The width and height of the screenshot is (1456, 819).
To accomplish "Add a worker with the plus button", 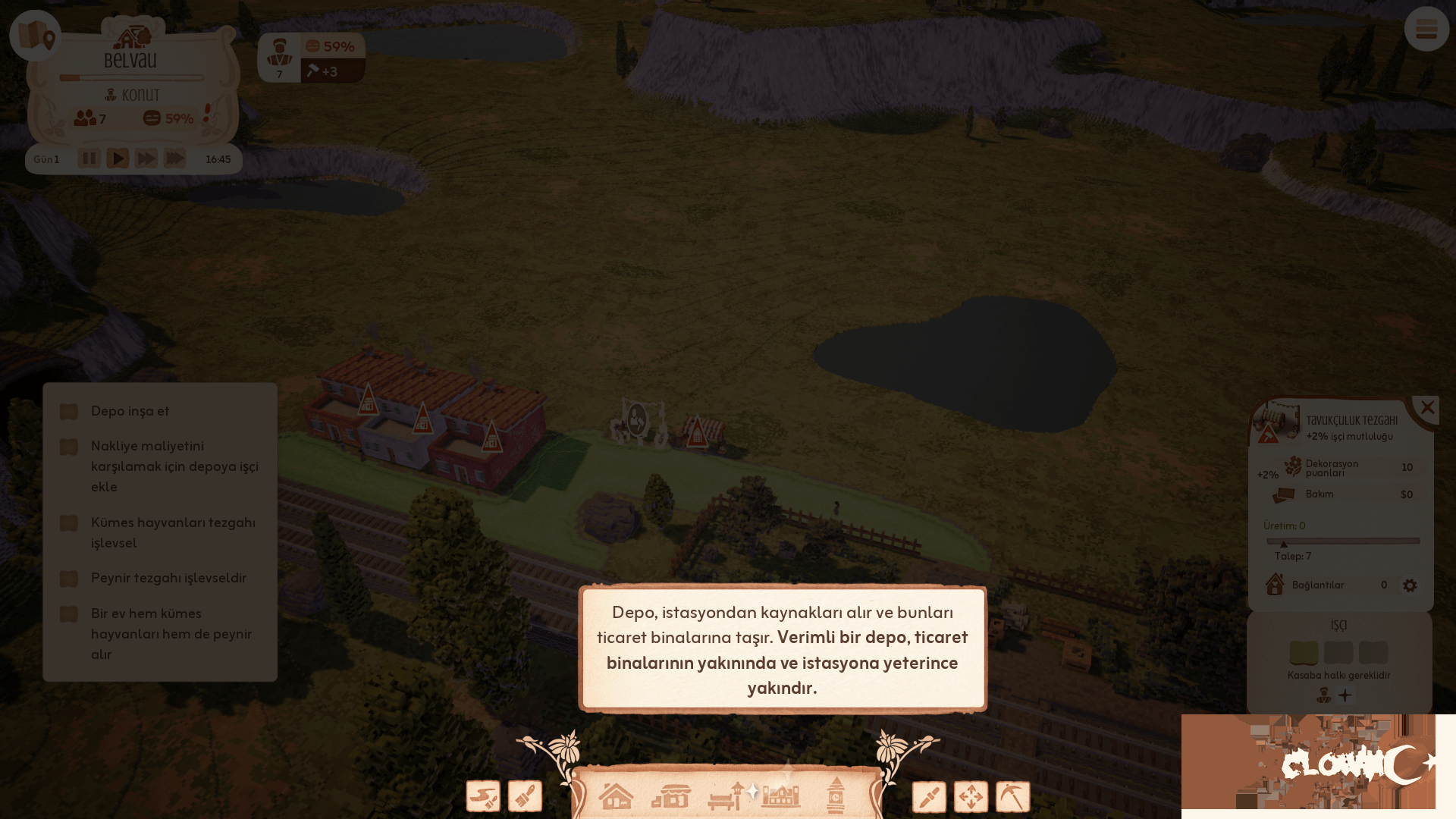I will (1346, 695).
